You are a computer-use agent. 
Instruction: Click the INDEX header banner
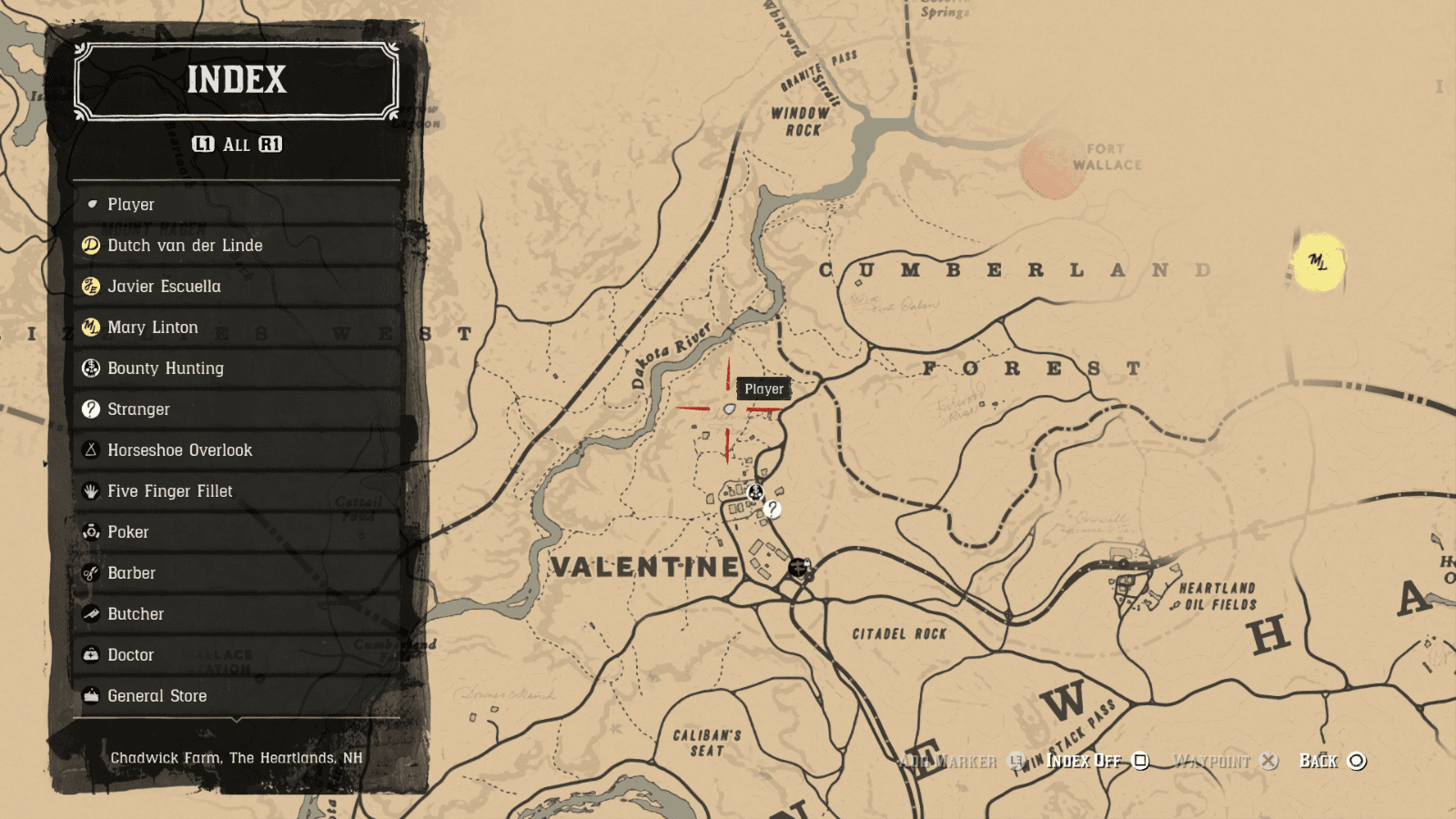236,82
